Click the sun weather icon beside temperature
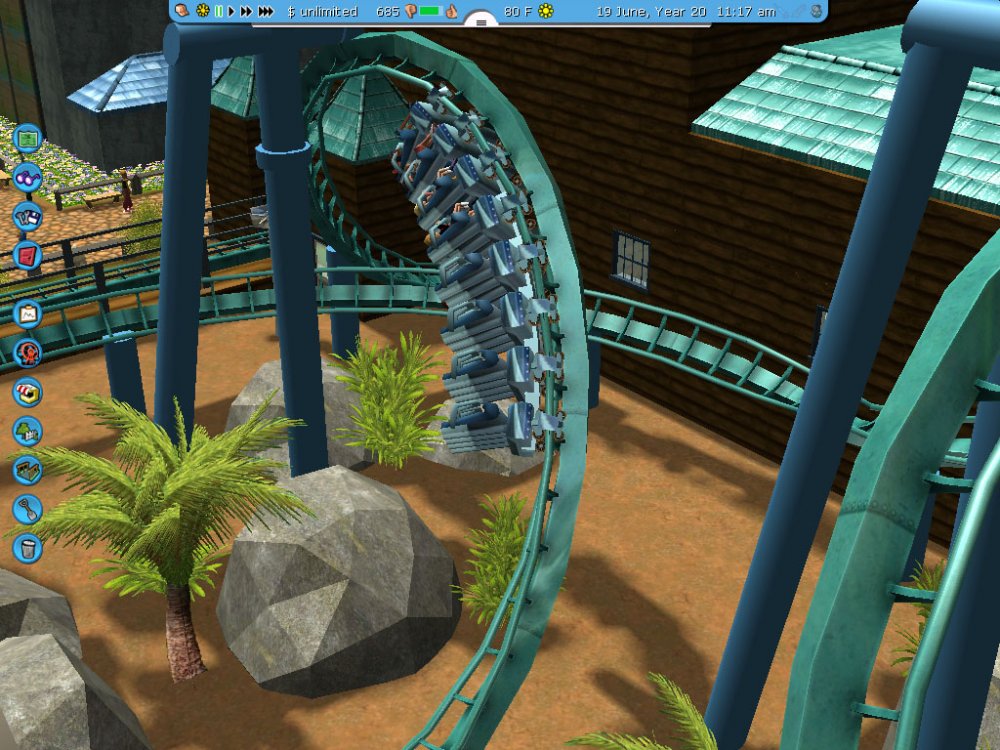The image size is (1000, 750). click(546, 11)
